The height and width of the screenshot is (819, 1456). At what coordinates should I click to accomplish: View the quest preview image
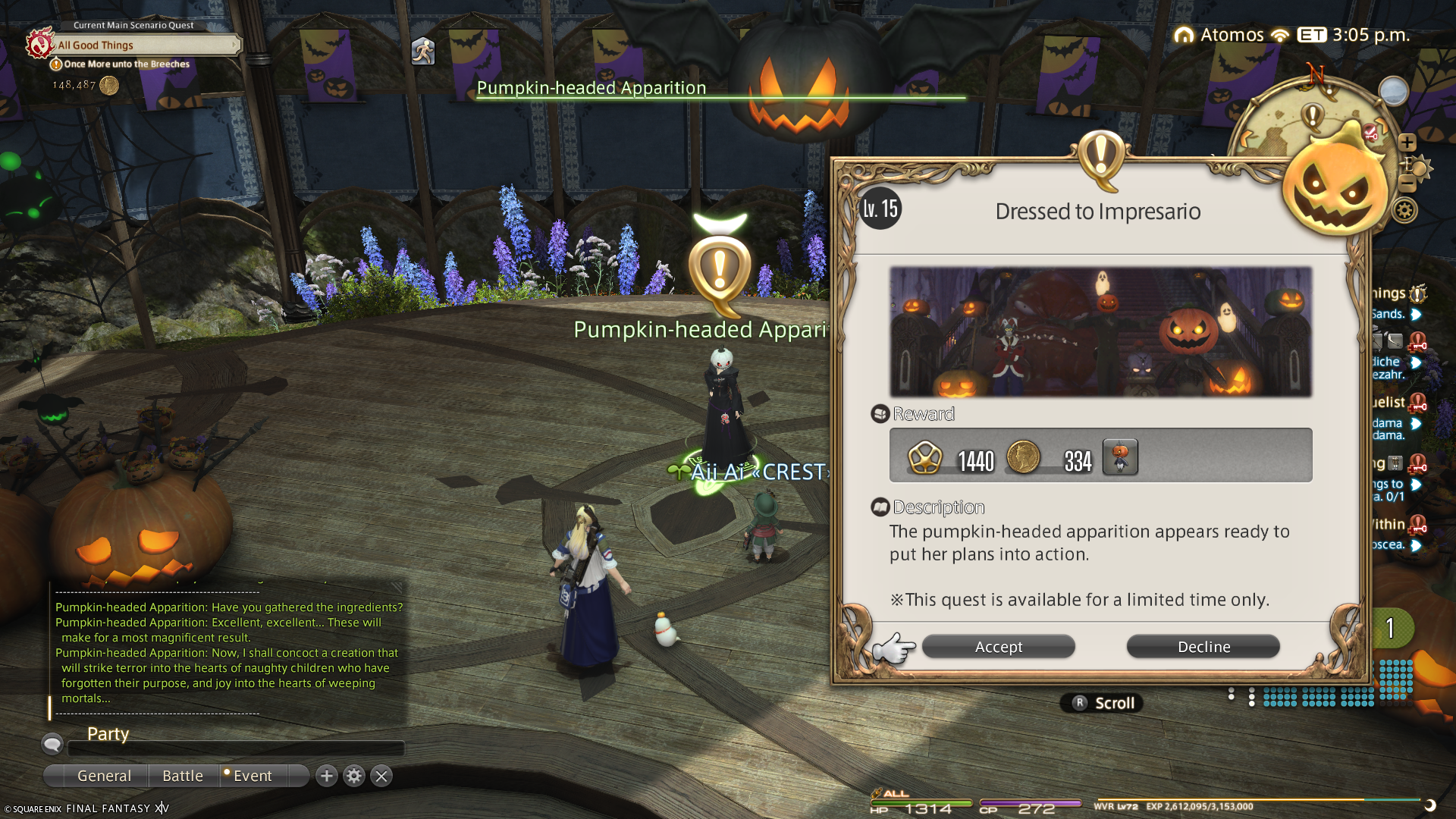tap(1100, 331)
